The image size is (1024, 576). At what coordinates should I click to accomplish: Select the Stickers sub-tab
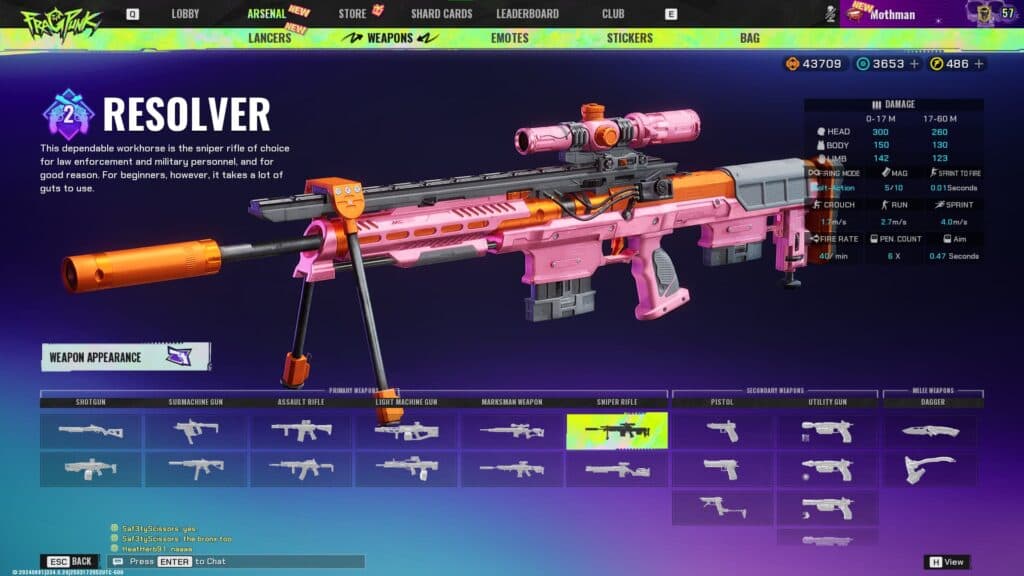pyautogui.click(x=629, y=38)
